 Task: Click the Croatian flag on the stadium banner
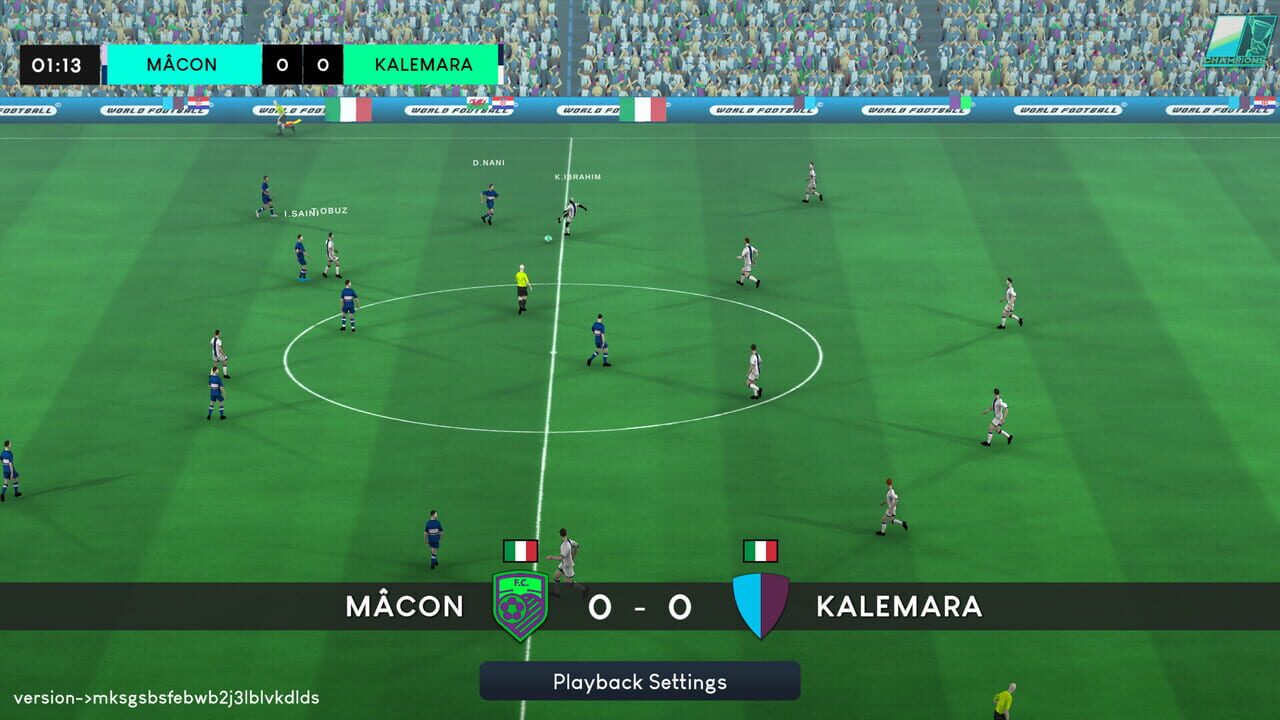[199, 102]
